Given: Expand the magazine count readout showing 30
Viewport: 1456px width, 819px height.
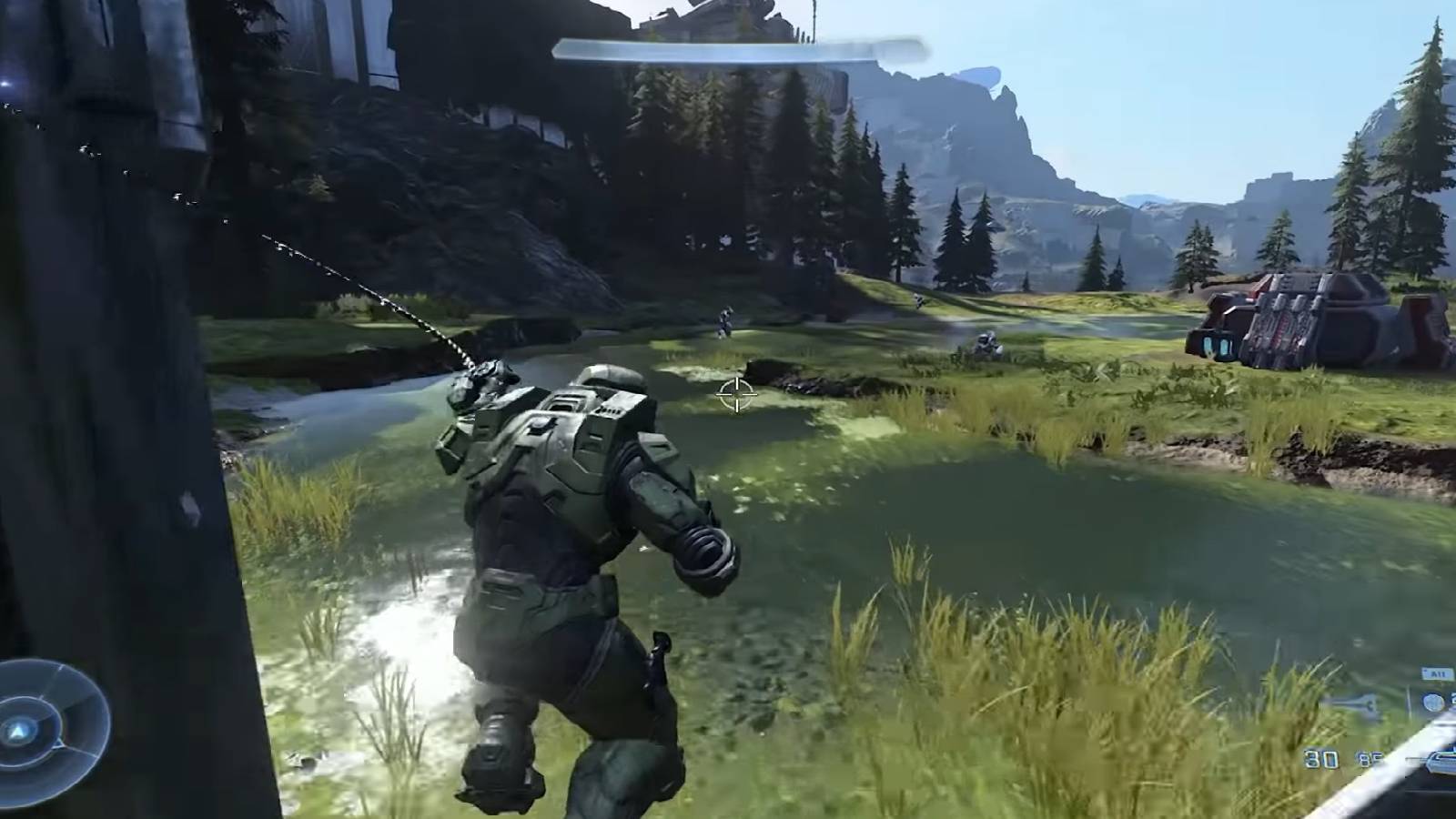Looking at the screenshot, I should click(x=1320, y=758).
